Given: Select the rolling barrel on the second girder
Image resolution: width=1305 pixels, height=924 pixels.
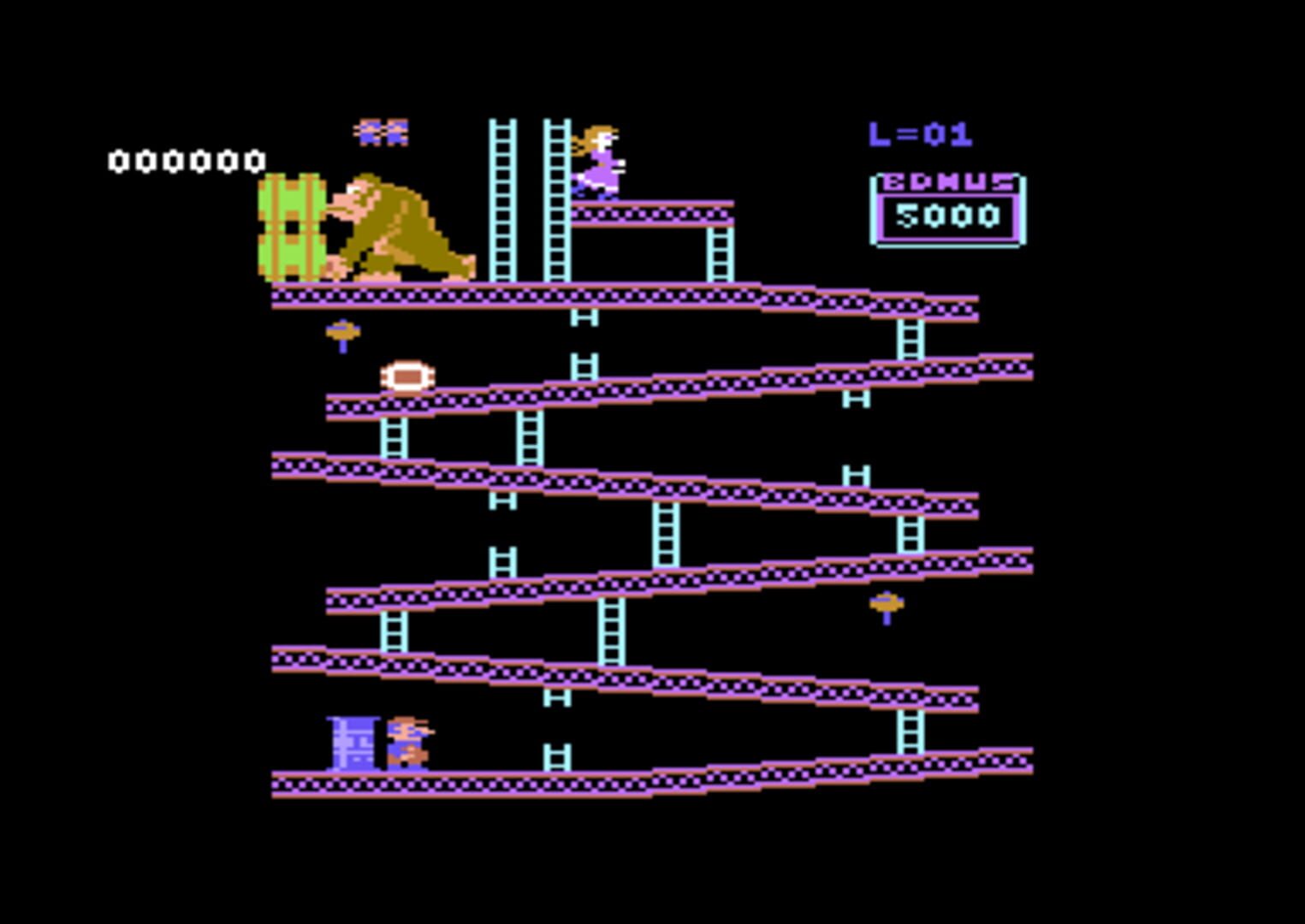Looking at the screenshot, I should click(x=409, y=376).
